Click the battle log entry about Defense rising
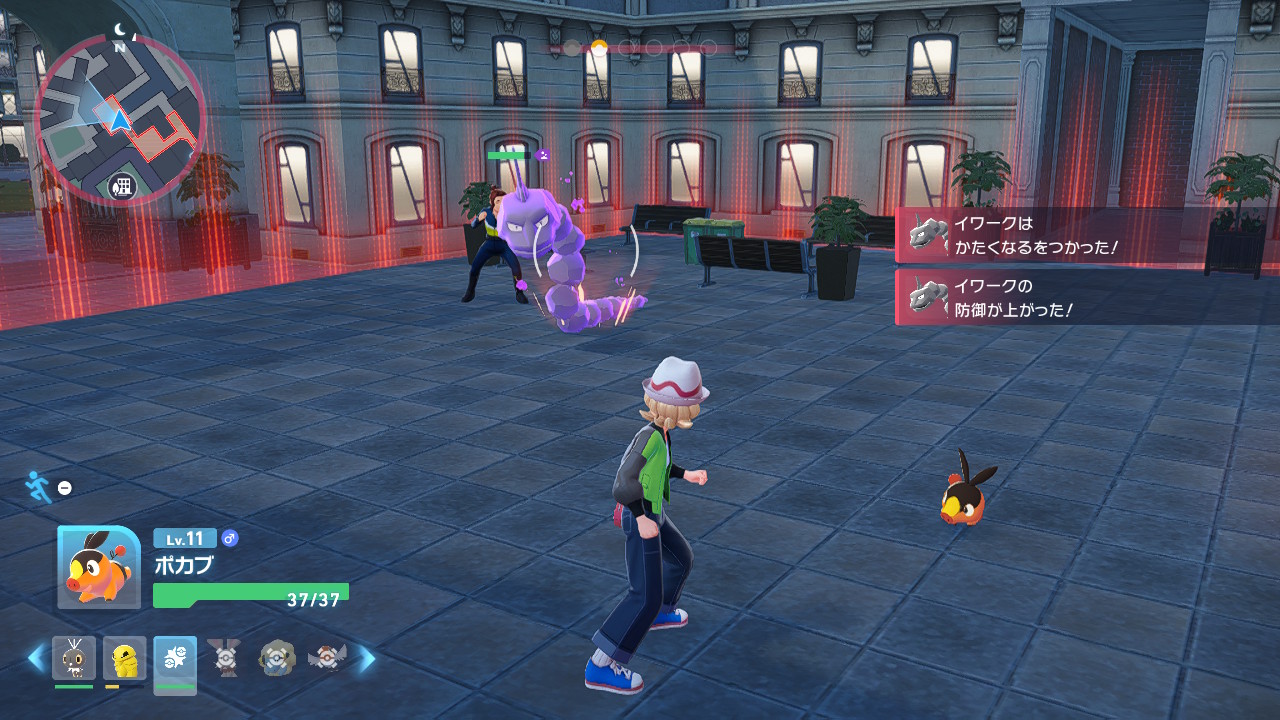This screenshot has width=1280, height=720. click(x=1085, y=297)
